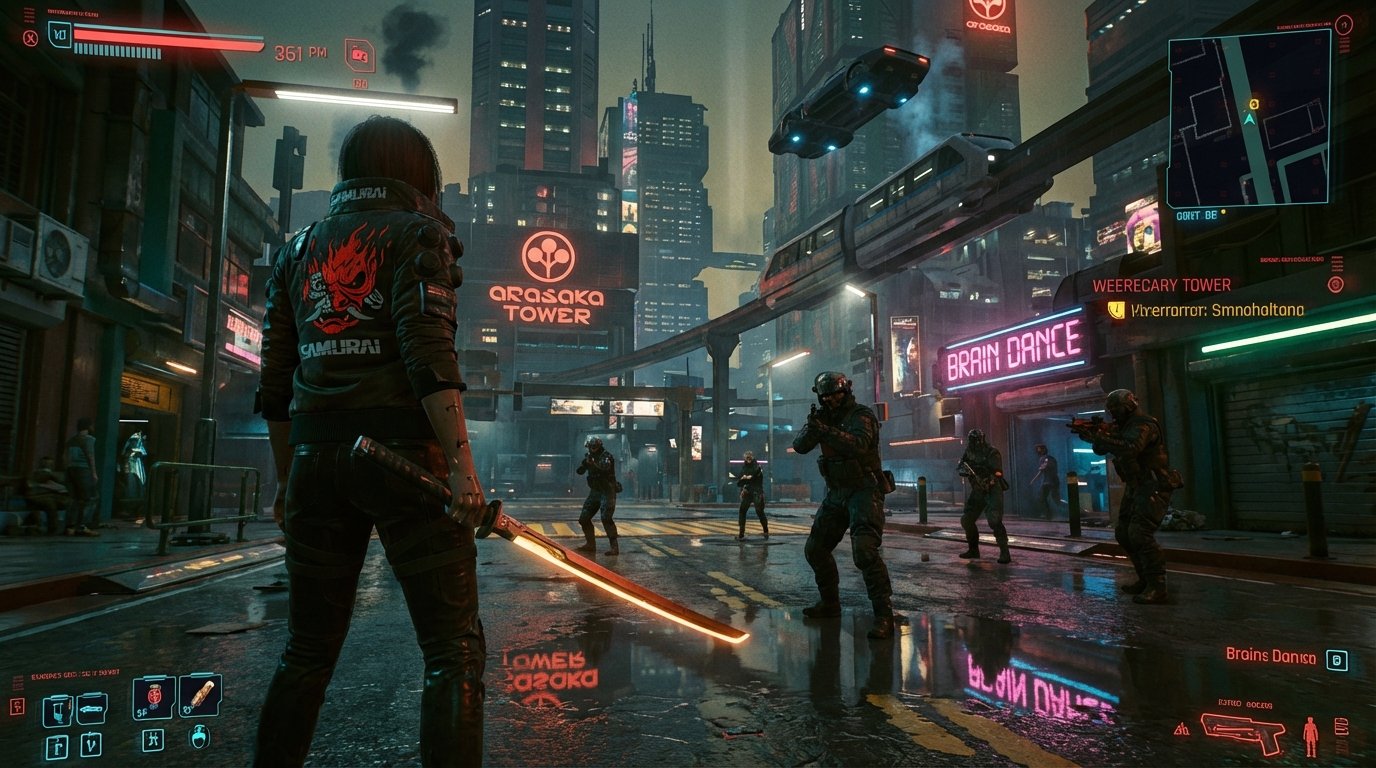Click the pistol weapon icon bottom-right
Image resolution: width=1376 pixels, height=768 pixels.
(x=1242, y=734)
